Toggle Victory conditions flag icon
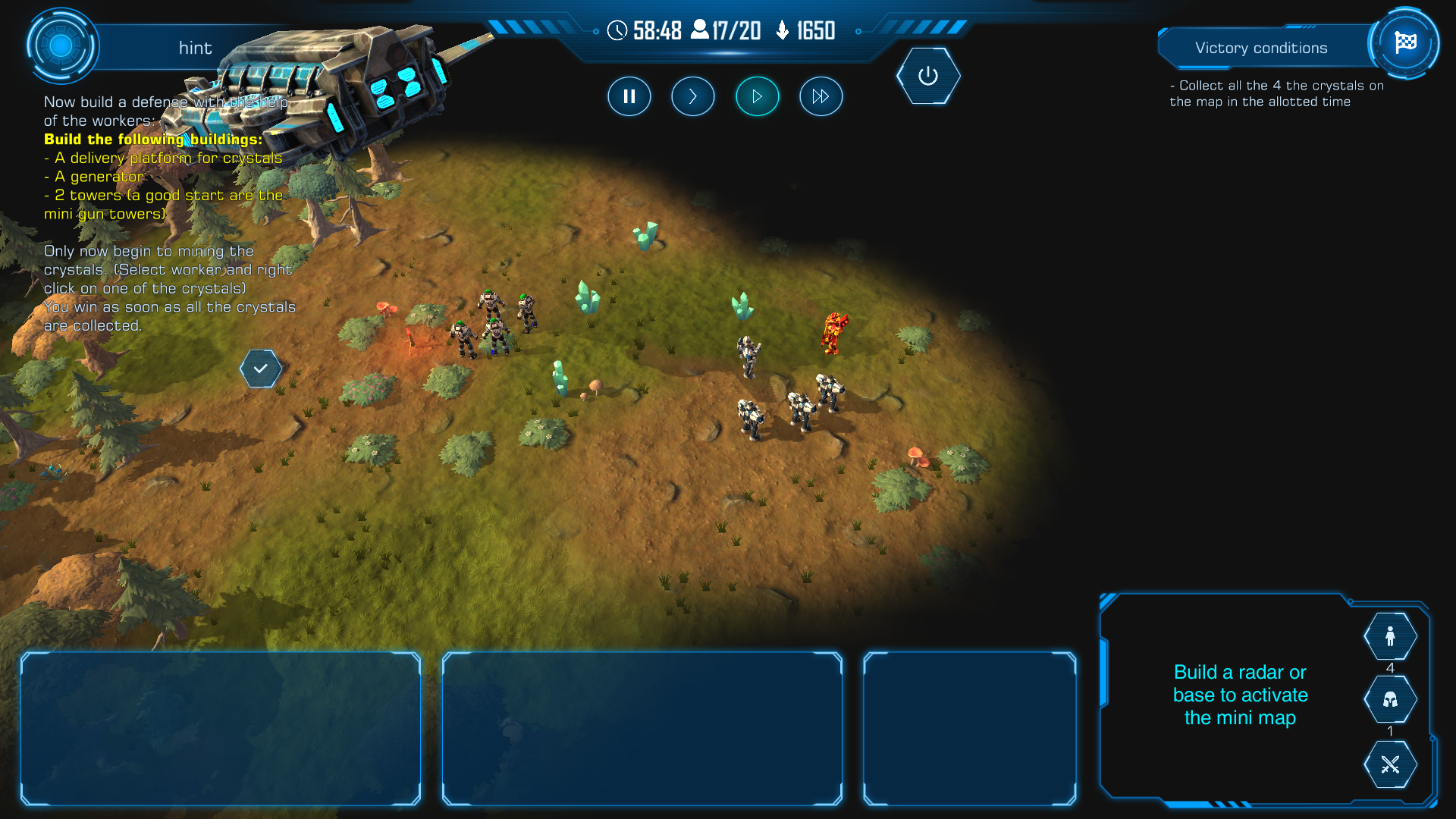 tap(1404, 43)
